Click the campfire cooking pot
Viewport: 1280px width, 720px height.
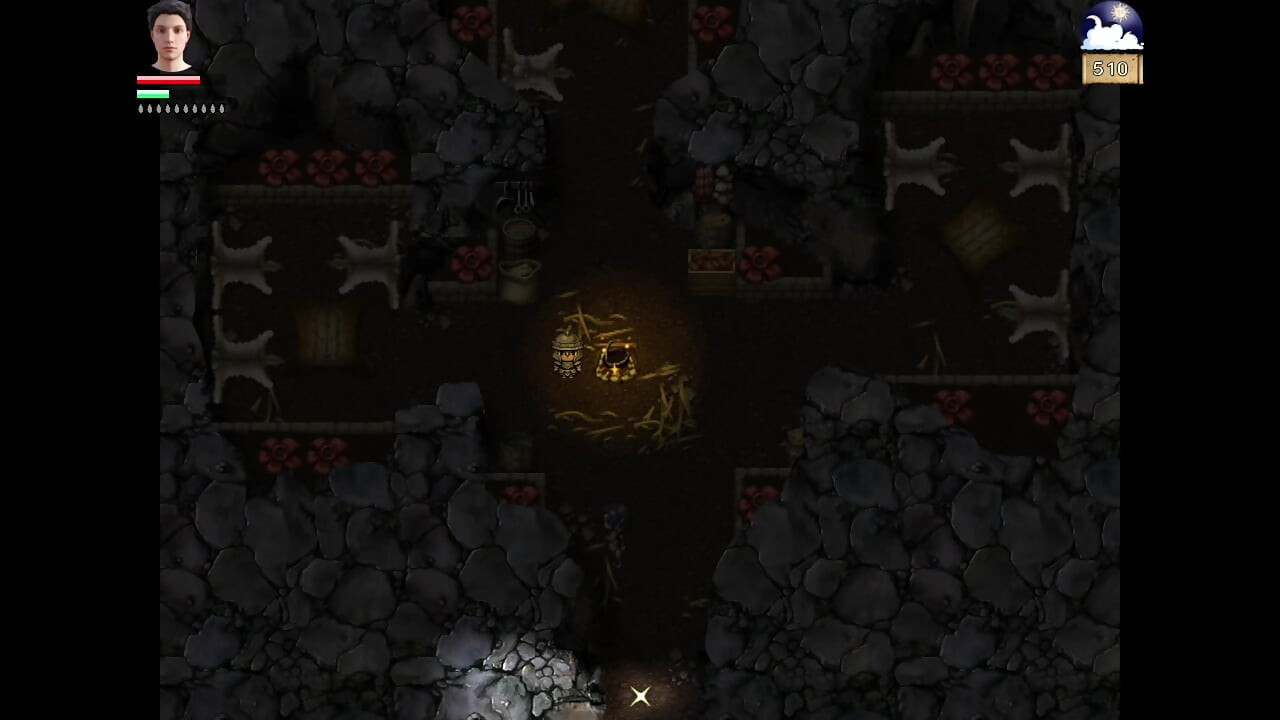[x=618, y=356]
